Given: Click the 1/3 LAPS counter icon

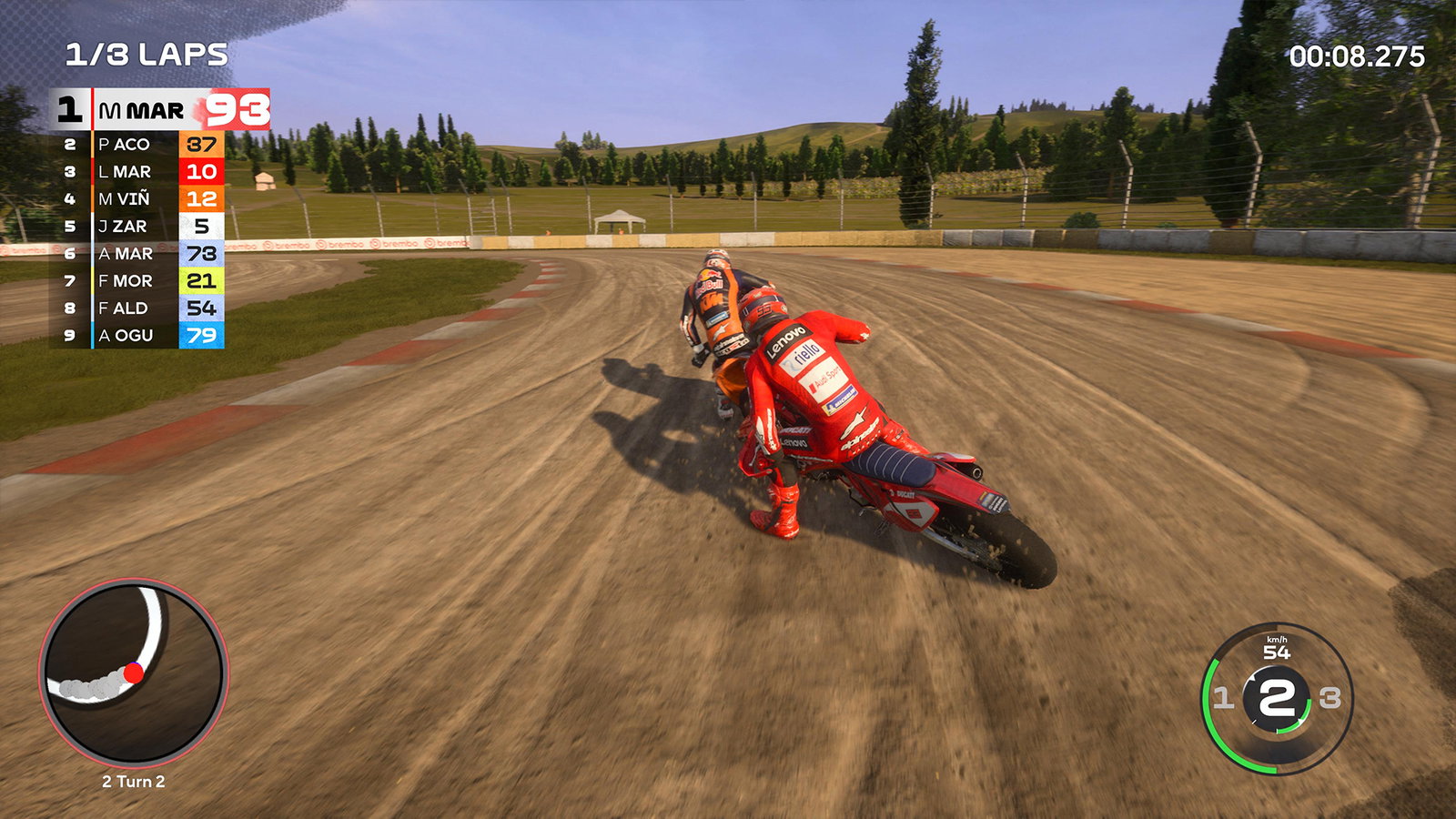Looking at the screenshot, I should (146, 55).
